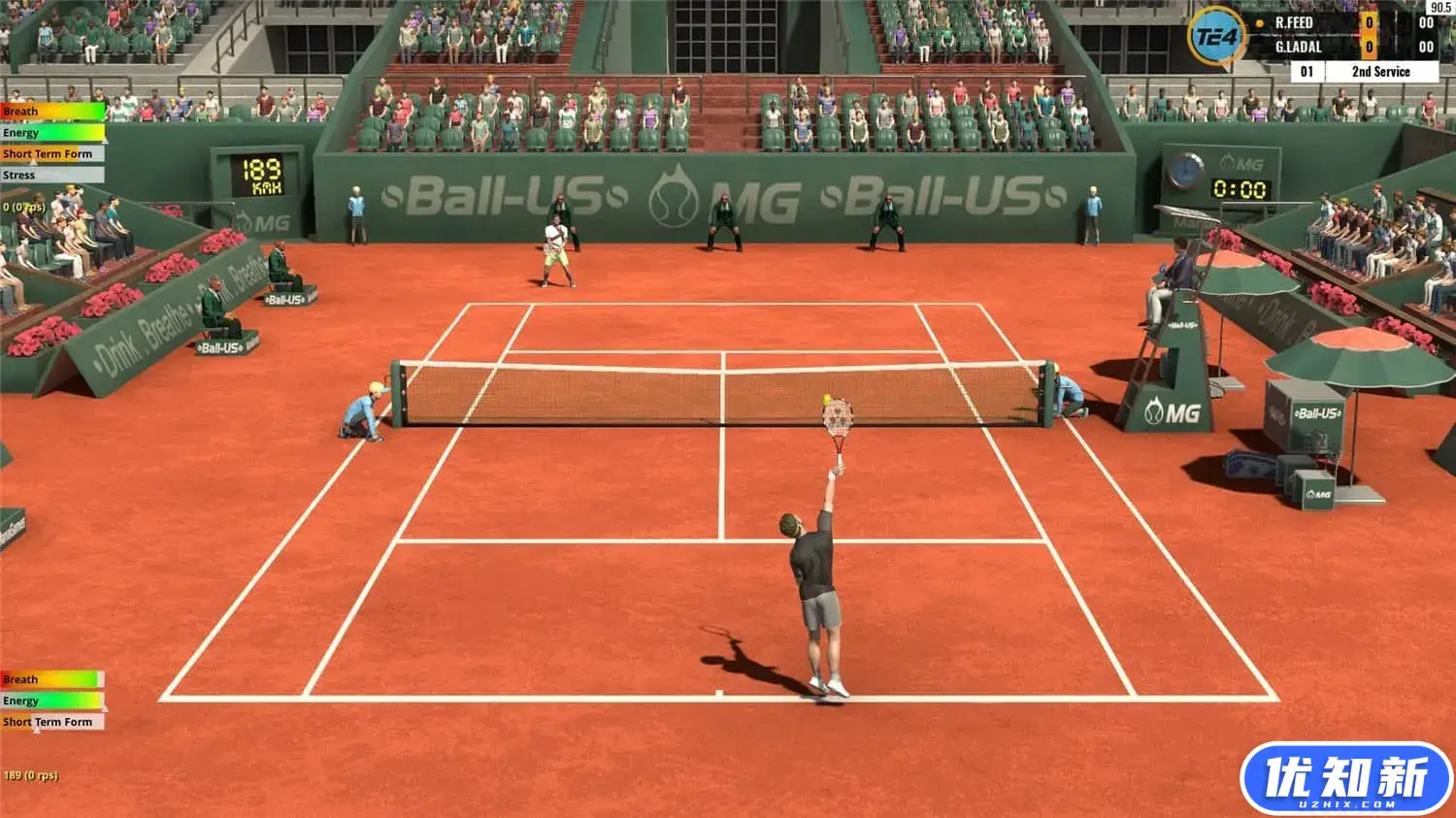Toggle the bottom Short Term Form gauge
The width and height of the screenshot is (1456, 818).
coord(49,722)
